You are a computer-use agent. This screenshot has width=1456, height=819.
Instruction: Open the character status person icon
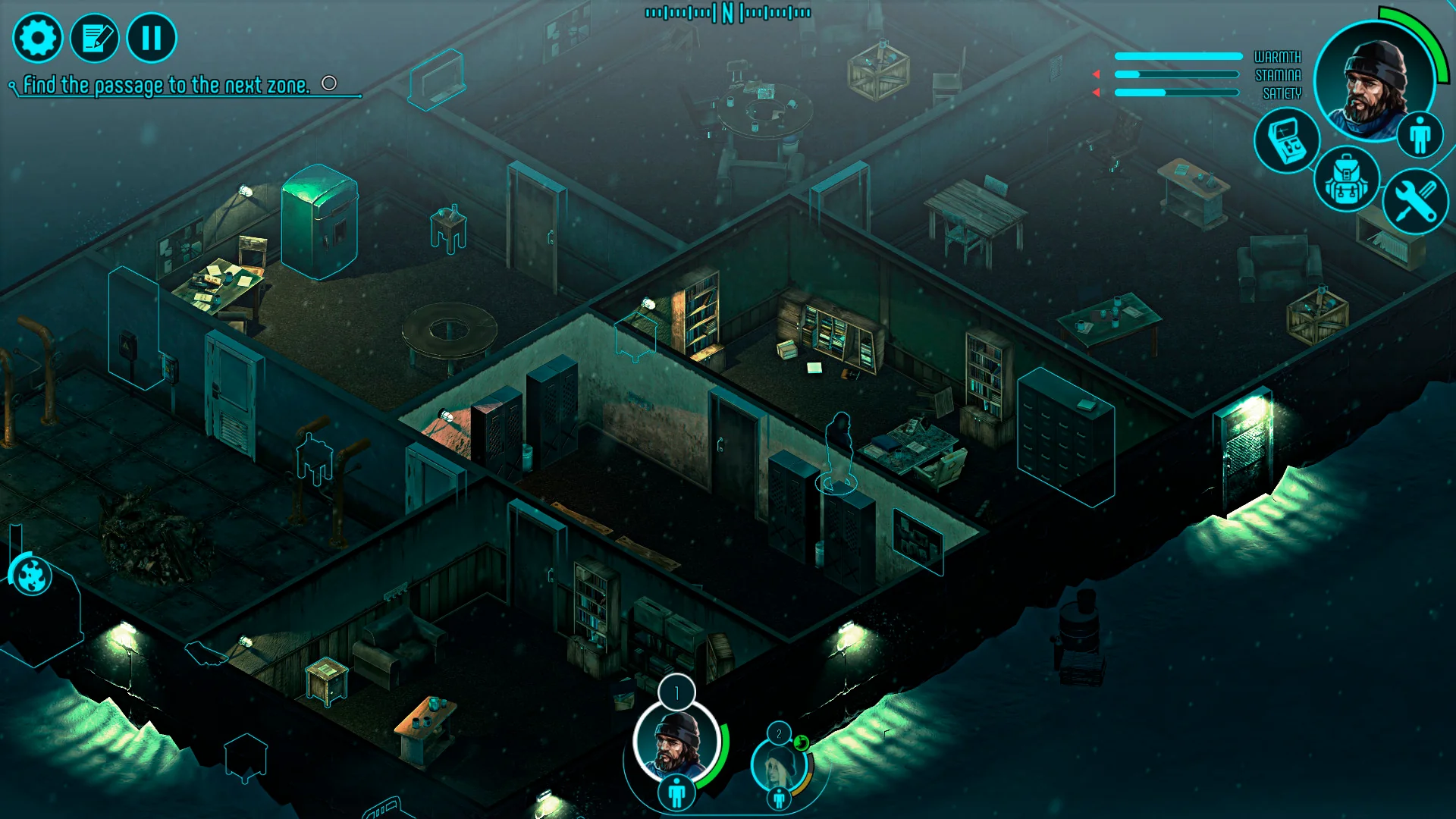click(x=1420, y=134)
